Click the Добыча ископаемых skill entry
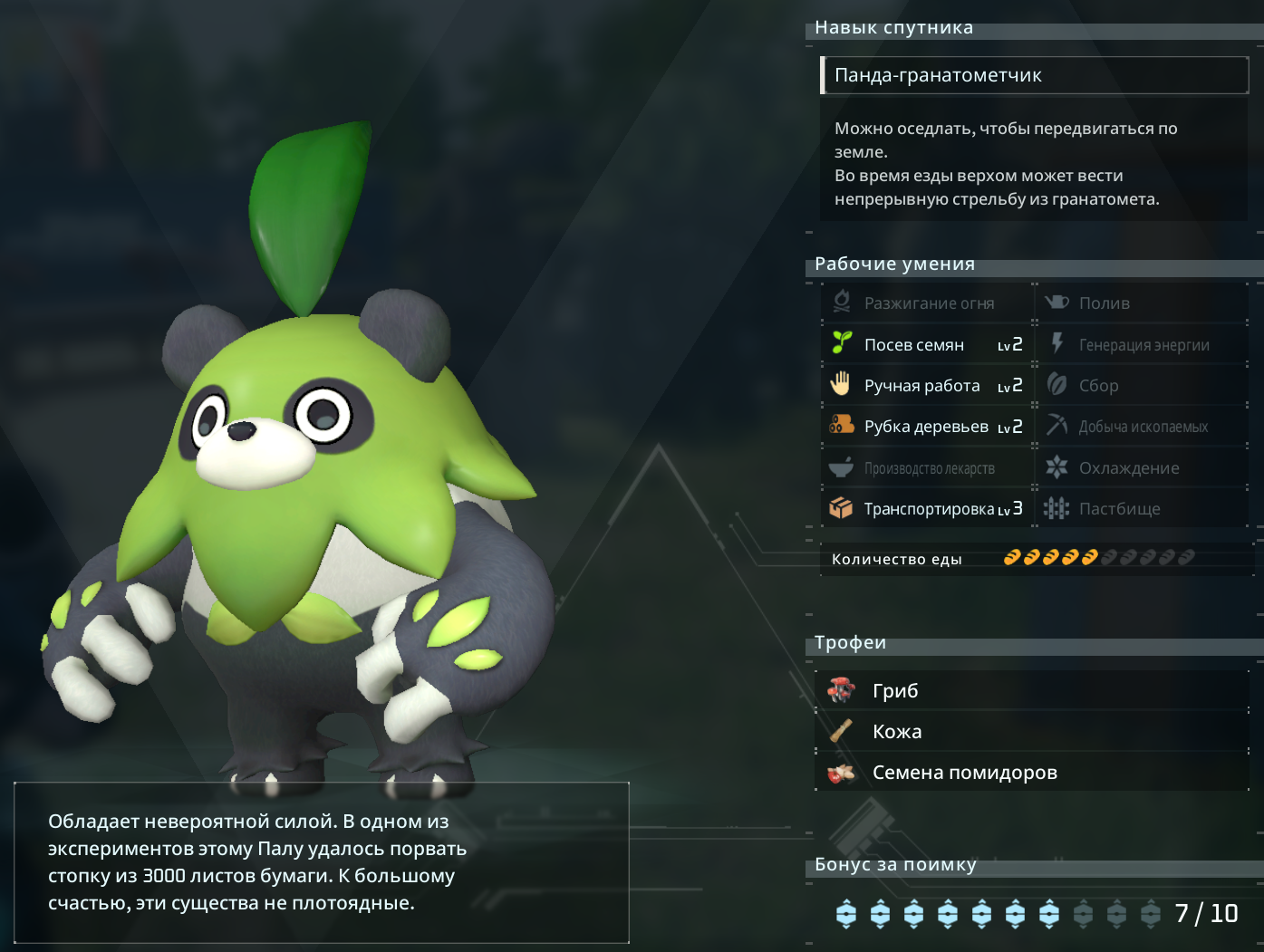Image resolution: width=1264 pixels, height=952 pixels. click(1142, 427)
